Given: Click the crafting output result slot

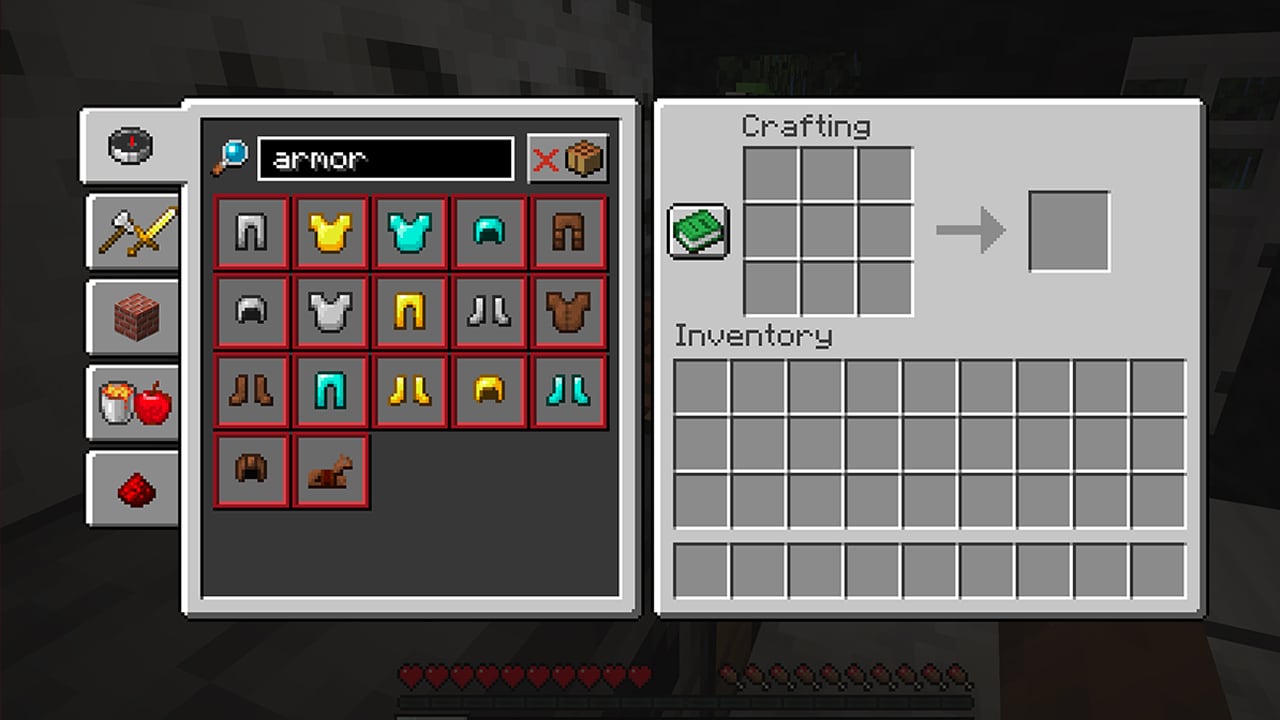Looking at the screenshot, I should (1069, 231).
